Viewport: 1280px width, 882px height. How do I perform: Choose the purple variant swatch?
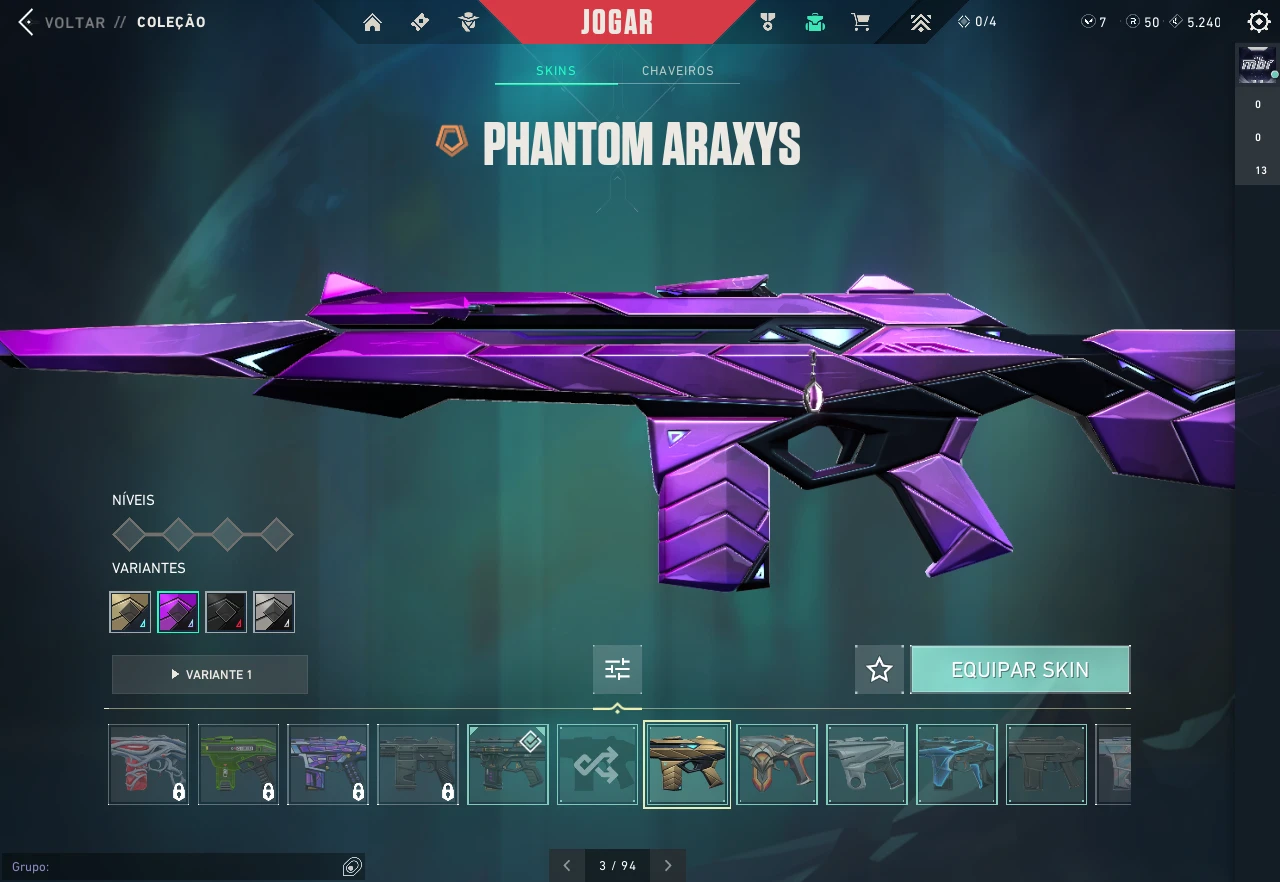pos(178,612)
